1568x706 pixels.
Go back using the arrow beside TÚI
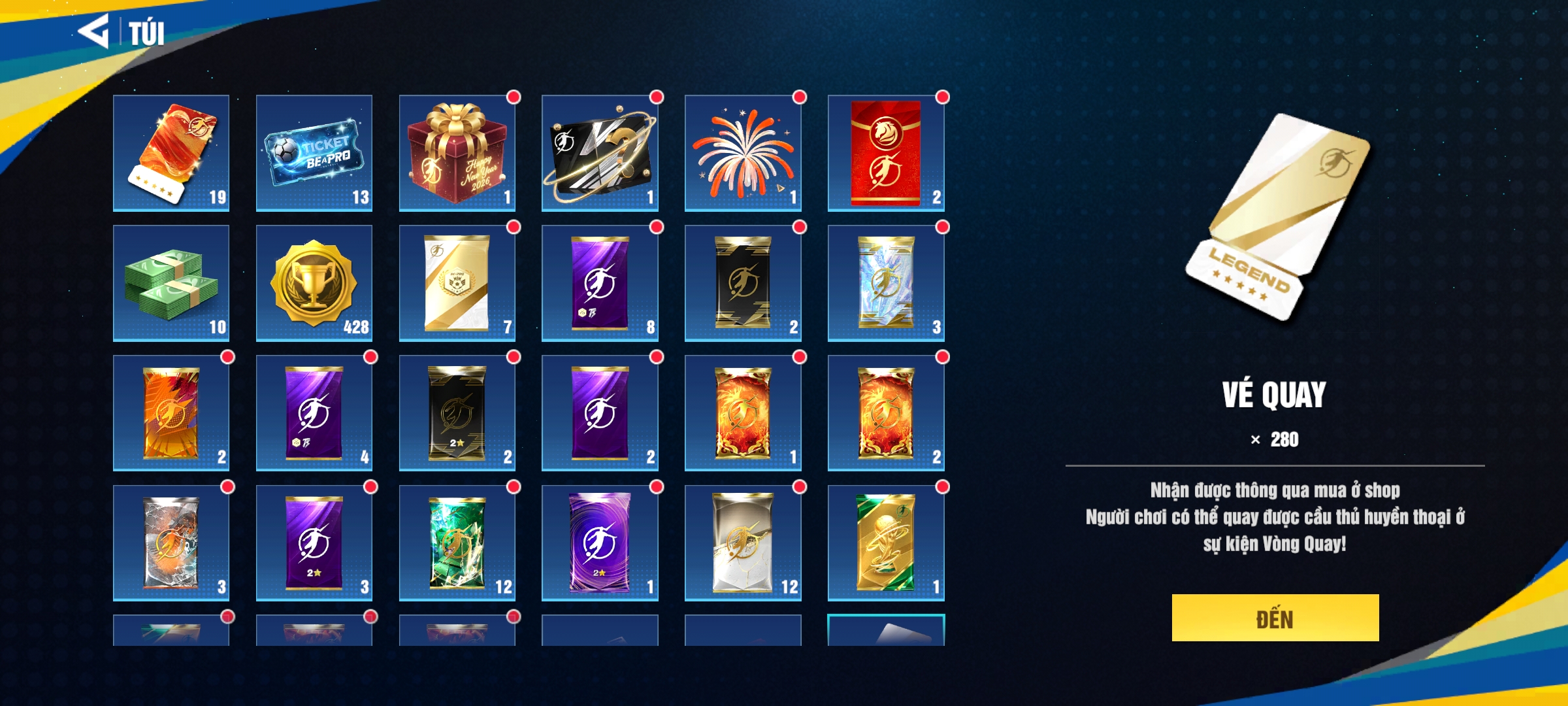click(94, 31)
